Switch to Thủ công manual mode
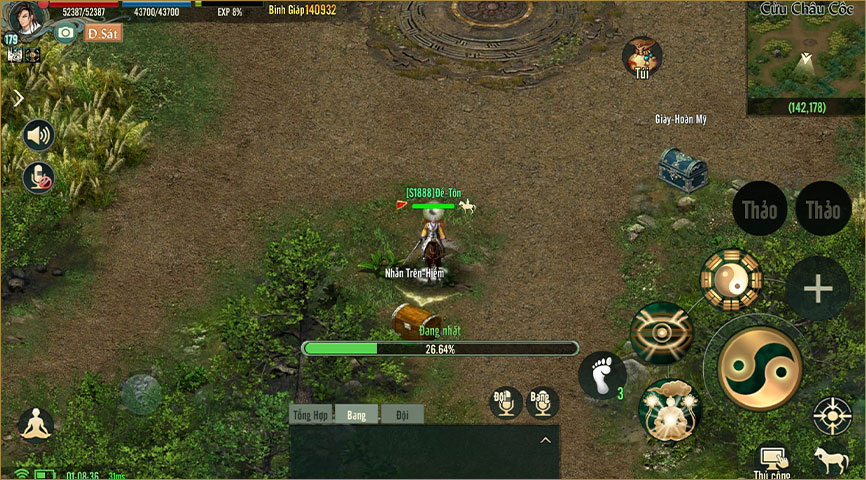 pos(775,461)
